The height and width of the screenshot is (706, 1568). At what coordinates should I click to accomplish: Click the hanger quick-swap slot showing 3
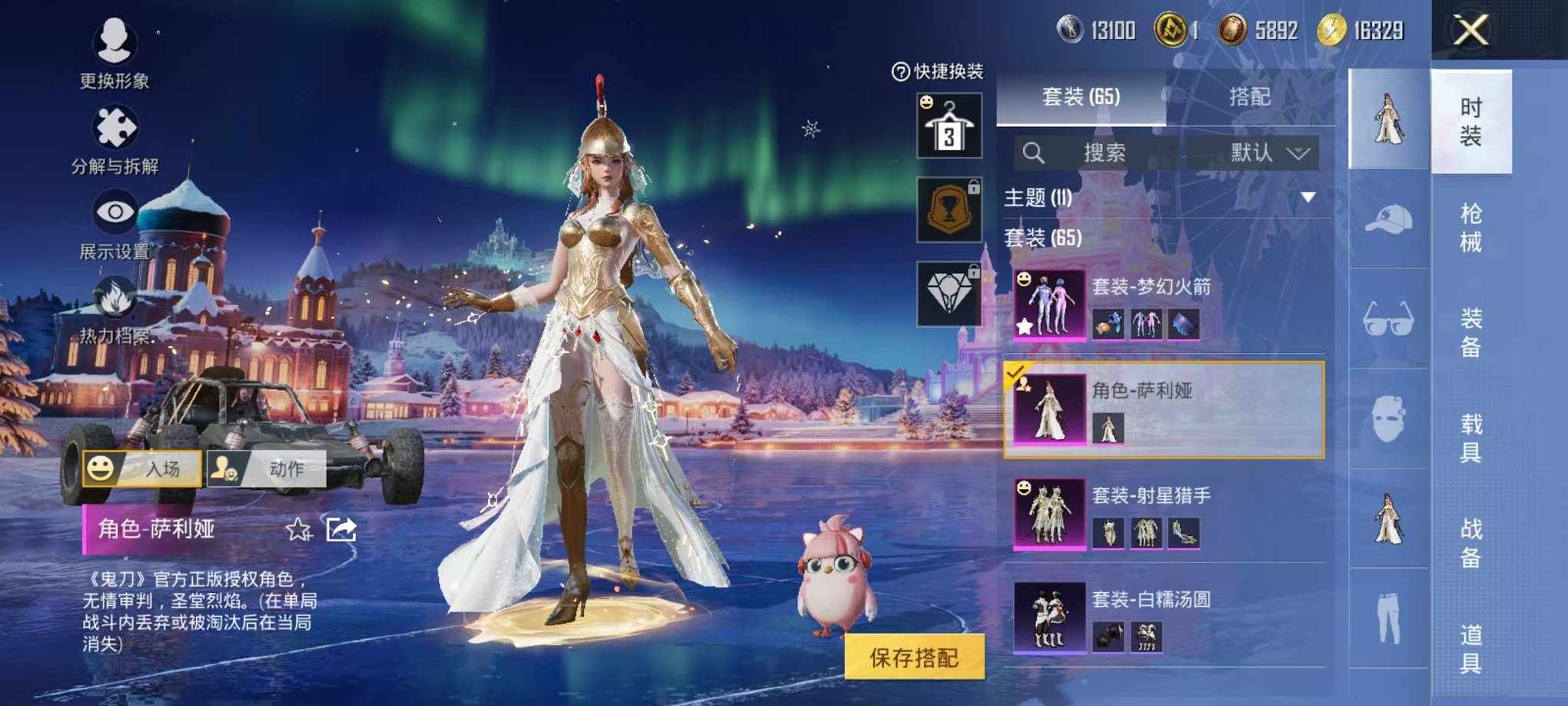click(x=951, y=123)
